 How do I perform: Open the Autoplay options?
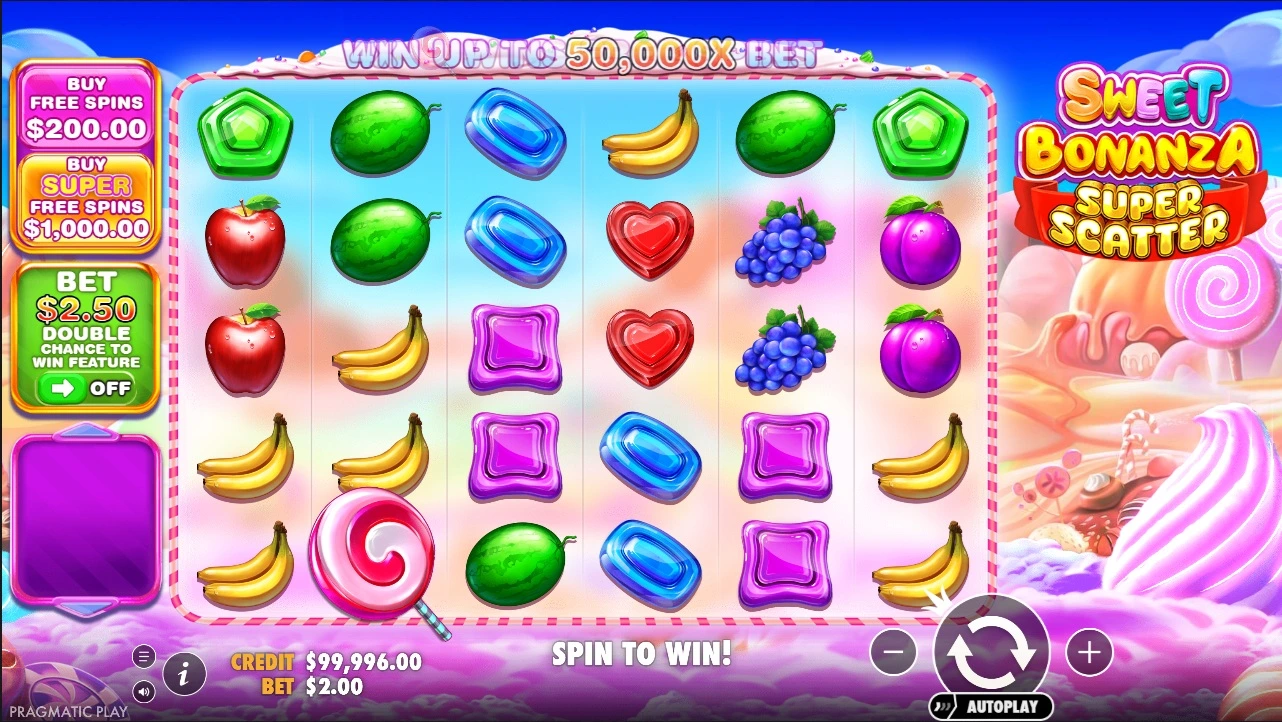(990, 706)
